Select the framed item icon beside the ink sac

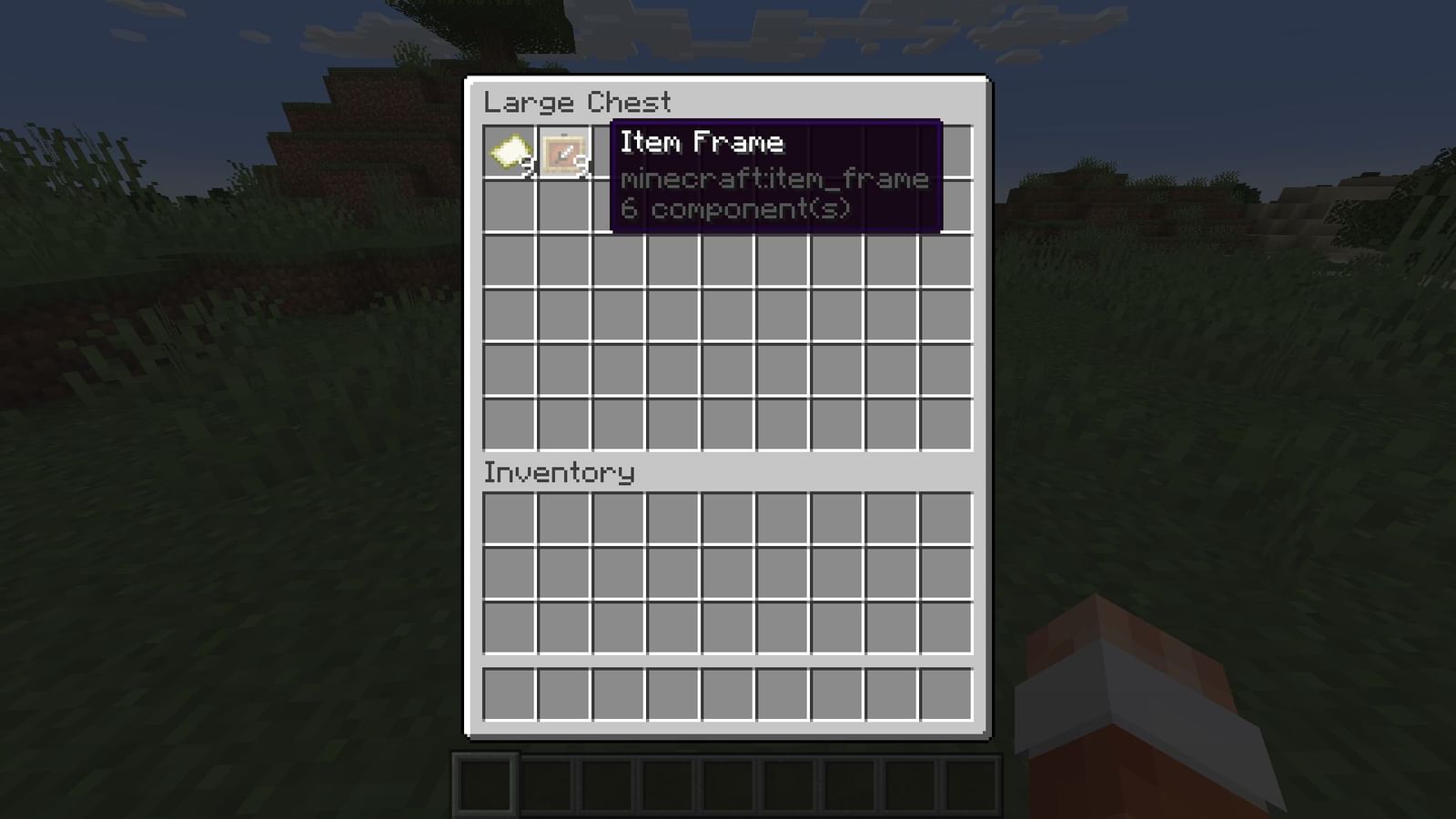(x=564, y=153)
